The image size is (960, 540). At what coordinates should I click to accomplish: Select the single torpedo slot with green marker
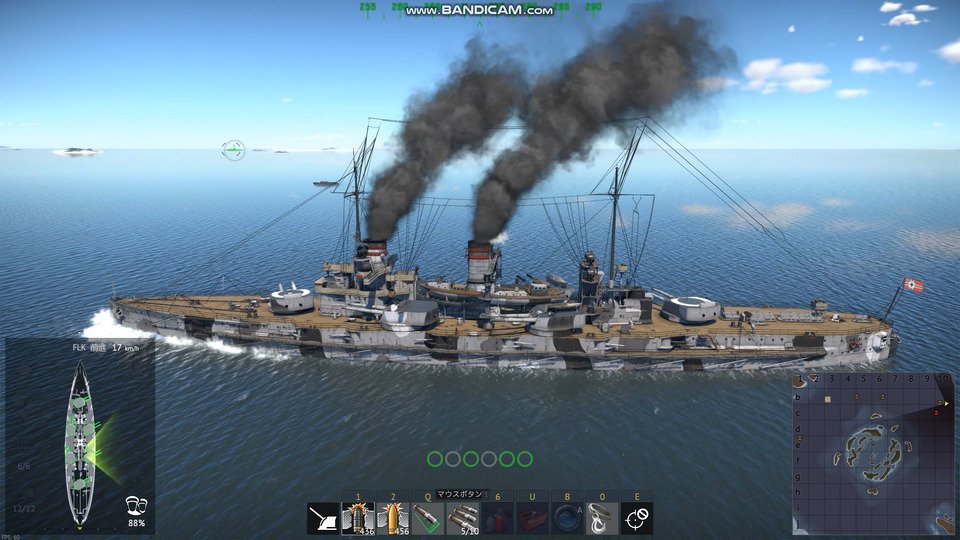[x=428, y=518]
